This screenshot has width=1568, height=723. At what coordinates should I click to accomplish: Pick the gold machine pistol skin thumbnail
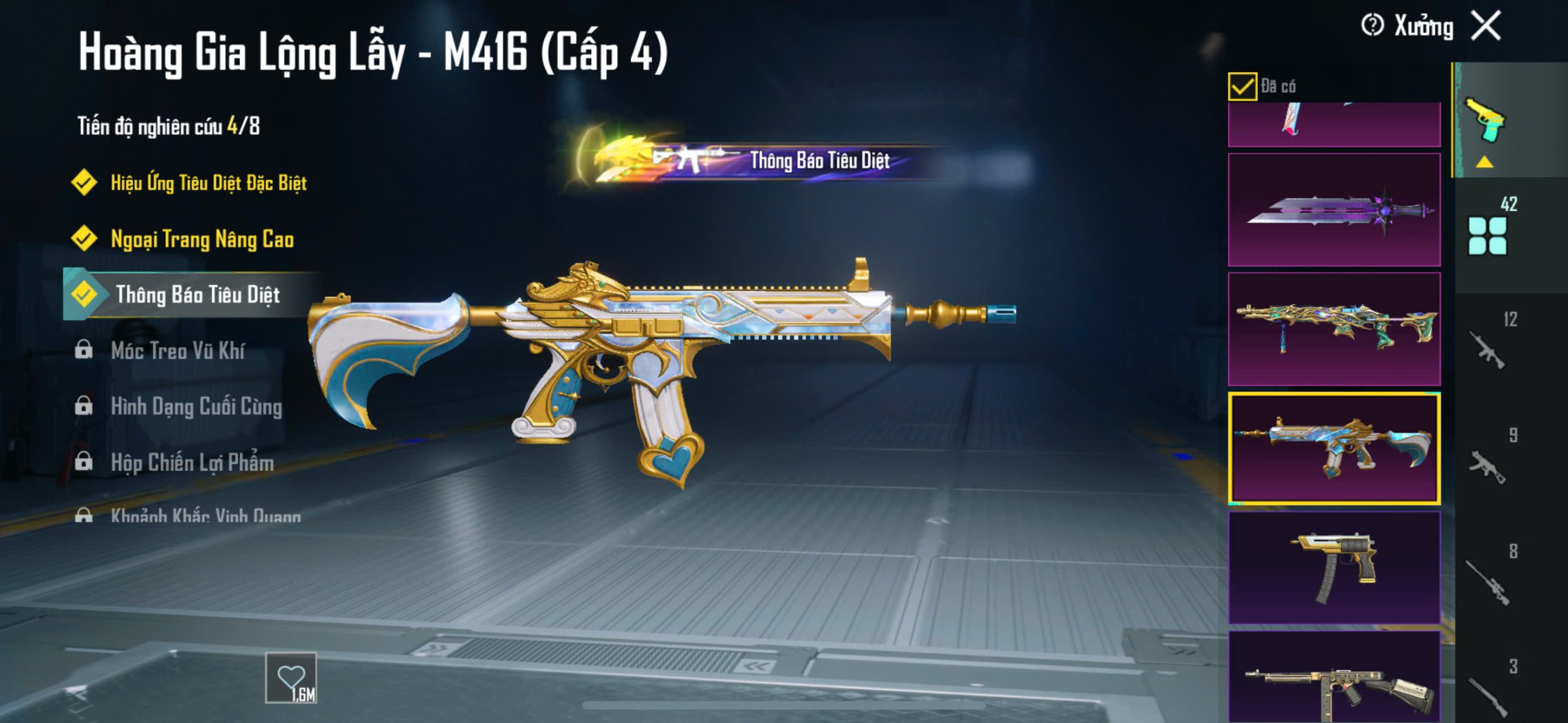point(1334,568)
